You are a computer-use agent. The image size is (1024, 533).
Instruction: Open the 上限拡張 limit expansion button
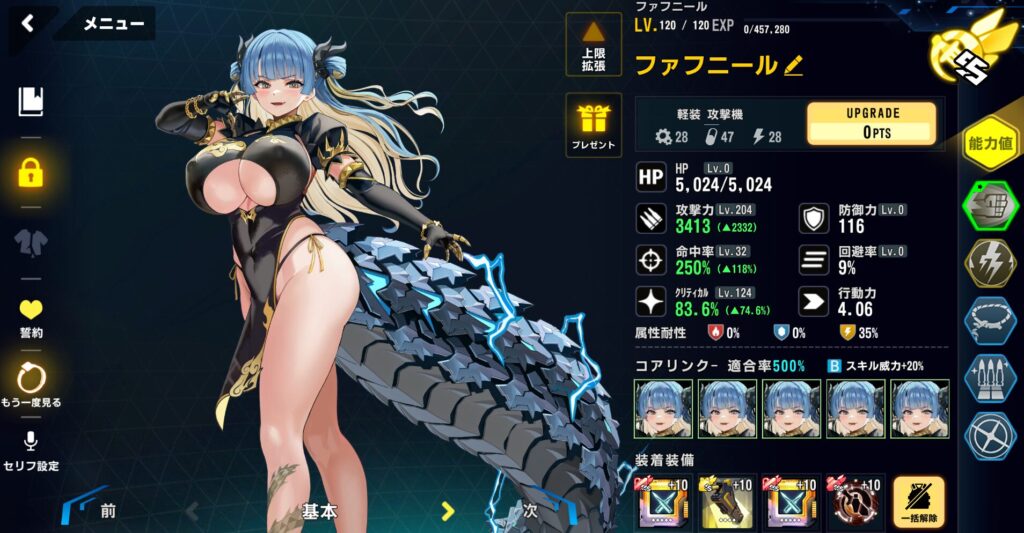594,45
